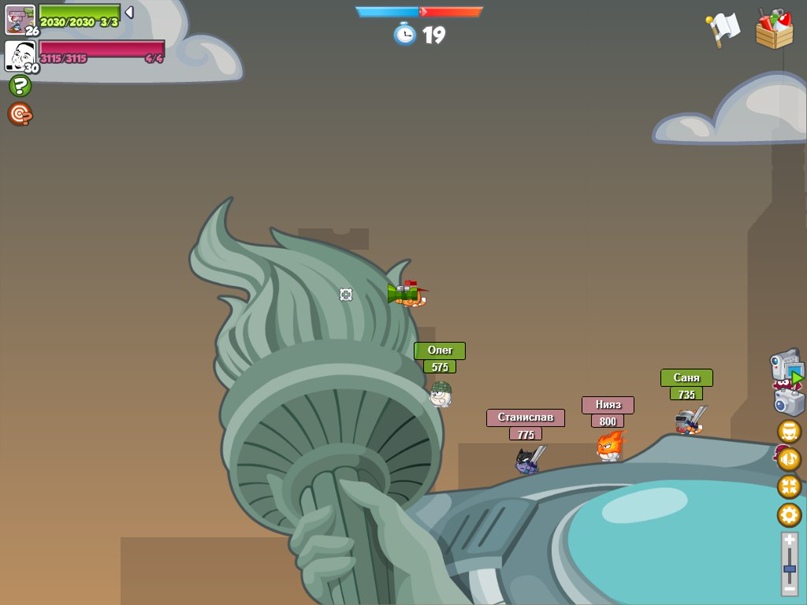Image resolution: width=807 pixels, height=605 pixels.
Task: Zoom in with the plus button
Action: point(789,540)
